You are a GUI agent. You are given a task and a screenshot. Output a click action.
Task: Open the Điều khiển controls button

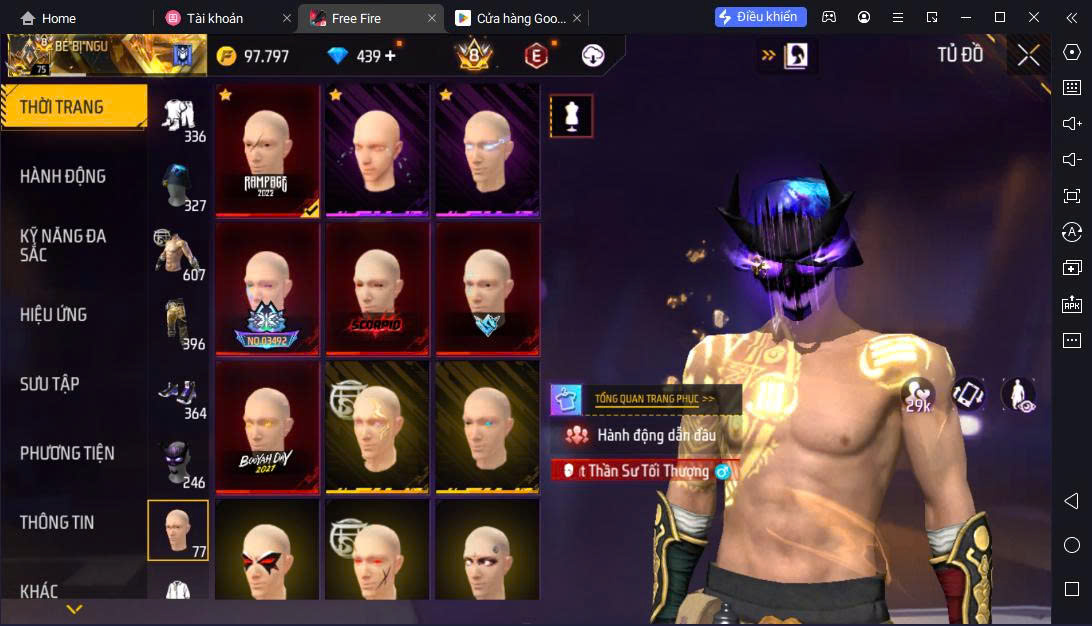pyautogui.click(x=760, y=17)
